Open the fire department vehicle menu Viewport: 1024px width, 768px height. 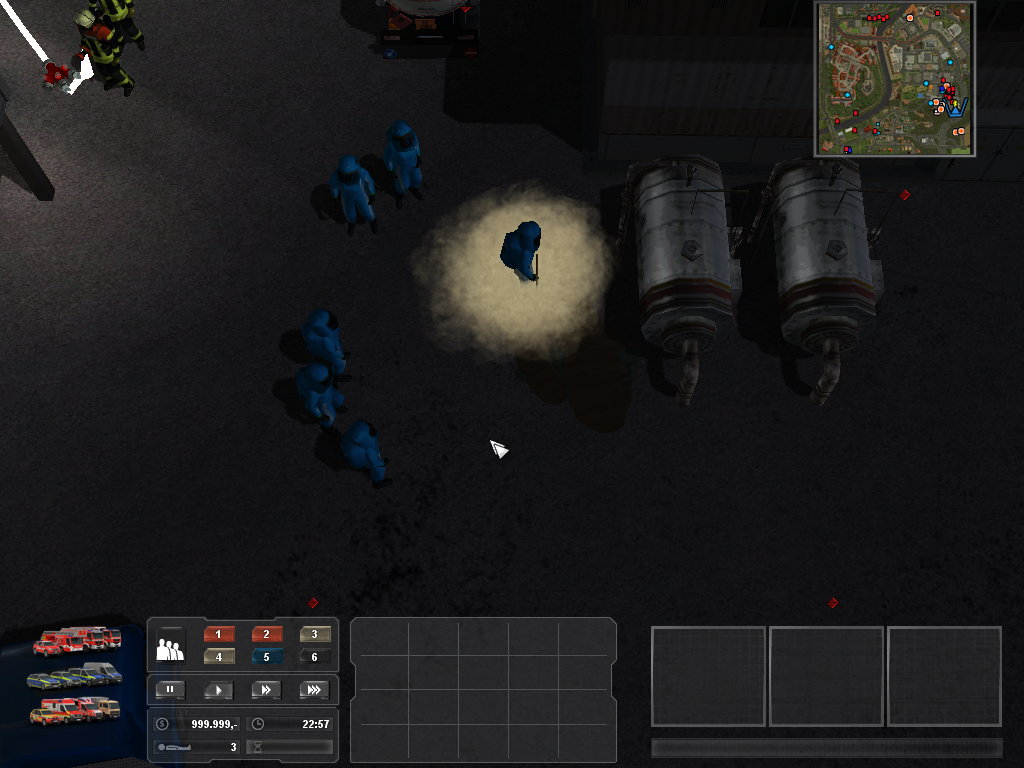(77, 640)
